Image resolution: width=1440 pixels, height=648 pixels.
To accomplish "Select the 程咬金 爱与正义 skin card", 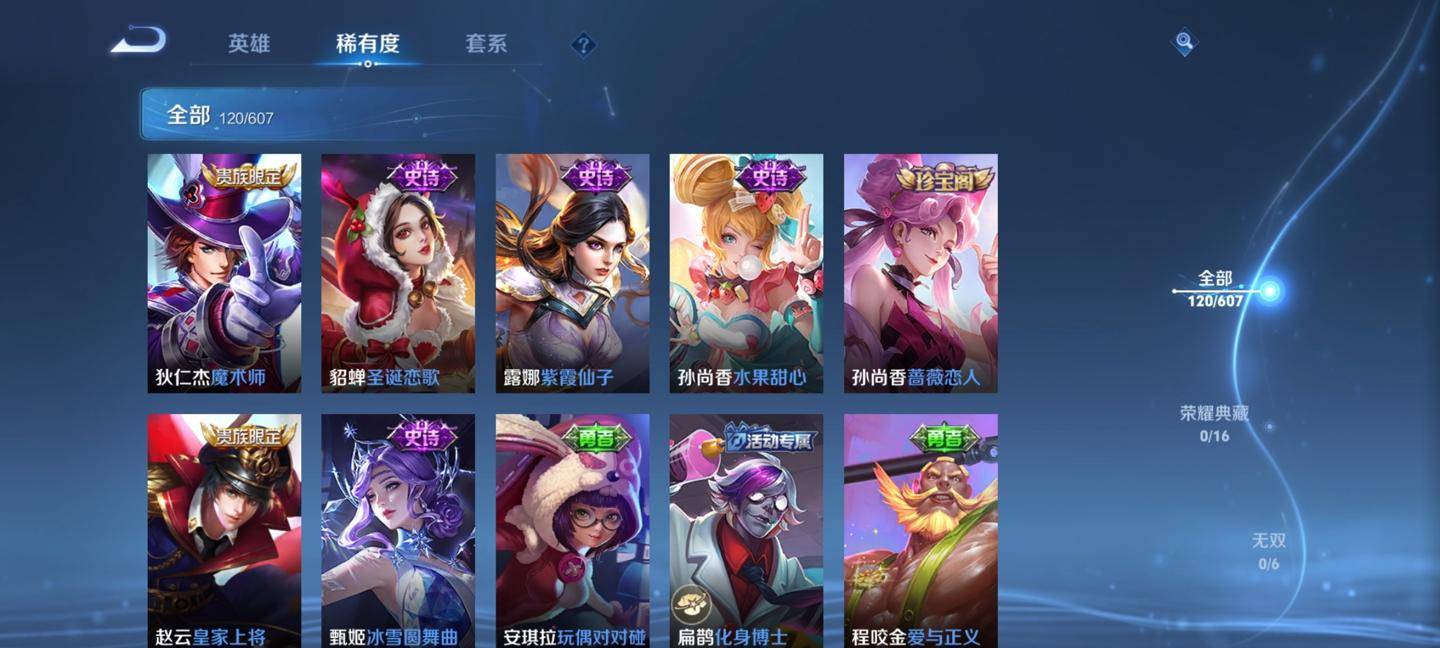I will click(x=920, y=530).
